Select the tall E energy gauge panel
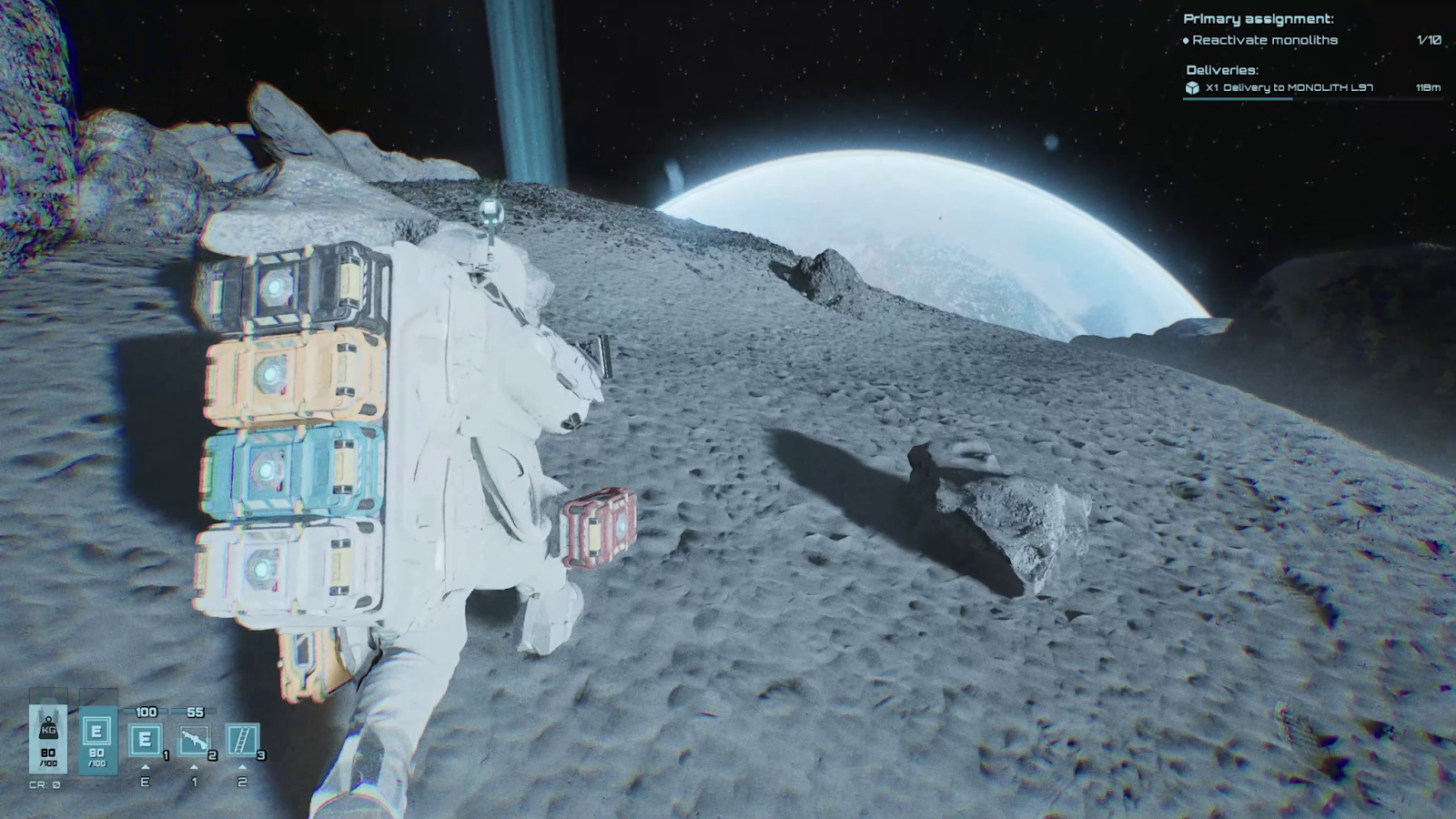This screenshot has width=1456, height=819. (96, 739)
